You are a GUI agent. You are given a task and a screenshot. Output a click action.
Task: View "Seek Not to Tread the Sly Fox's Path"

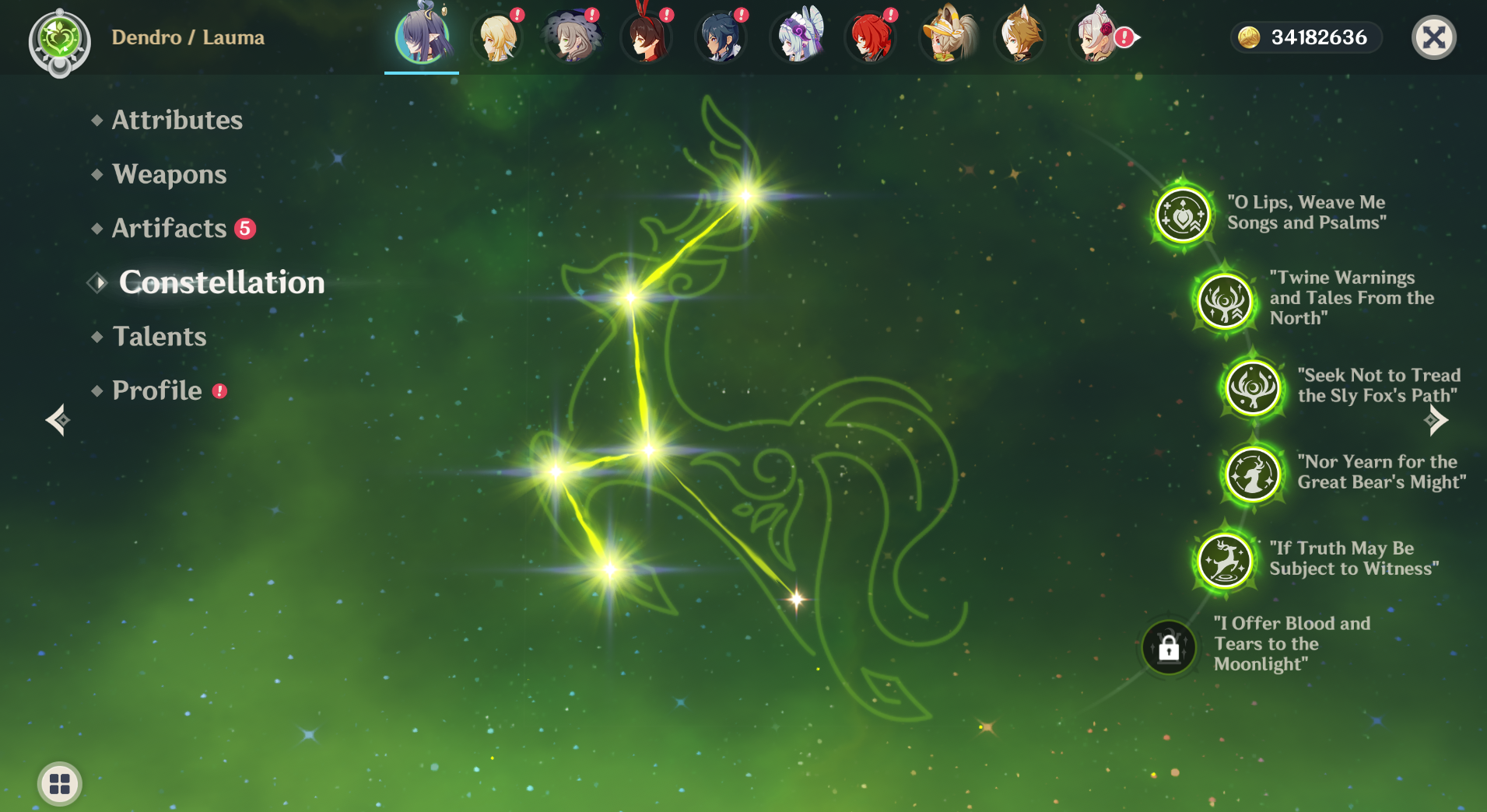click(1253, 387)
